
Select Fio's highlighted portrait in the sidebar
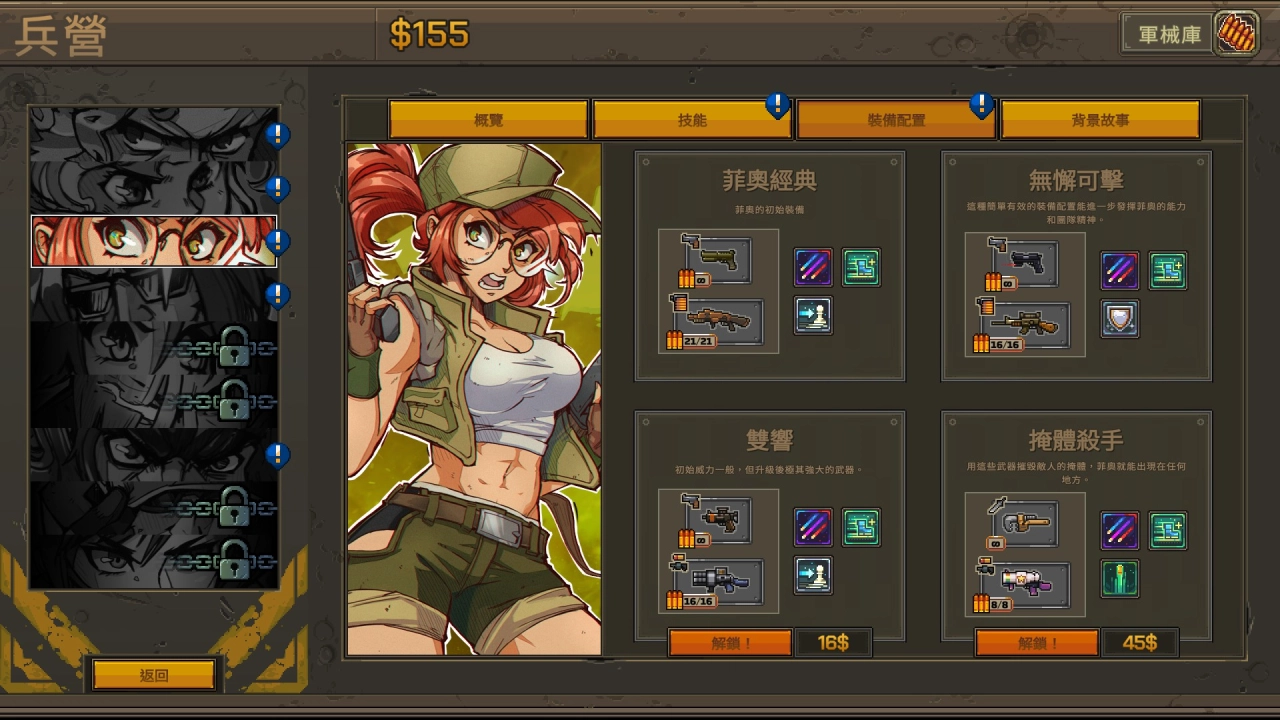[x=152, y=242]
